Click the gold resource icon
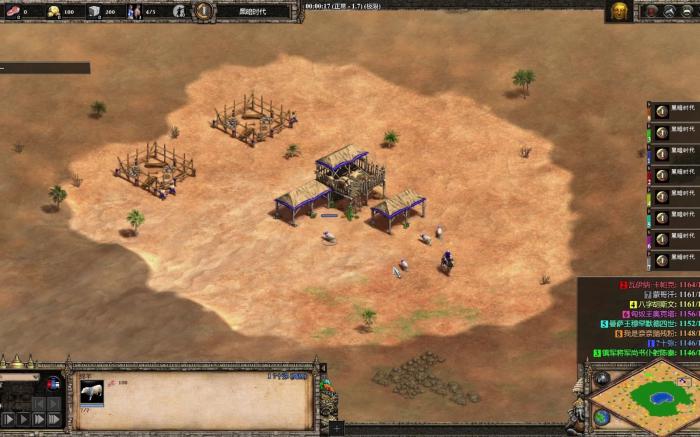 54,12
